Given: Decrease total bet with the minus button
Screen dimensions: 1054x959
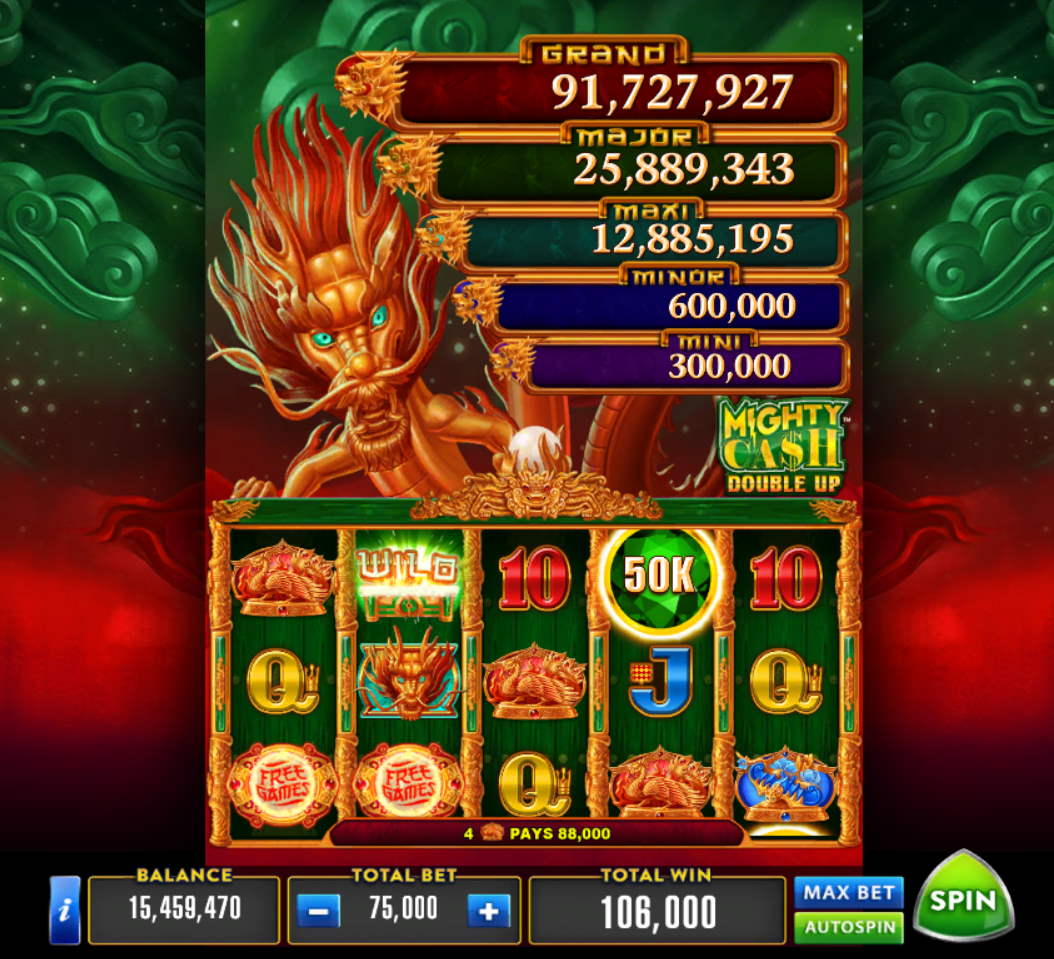Looking at the screenshot, I should (318, 910).
